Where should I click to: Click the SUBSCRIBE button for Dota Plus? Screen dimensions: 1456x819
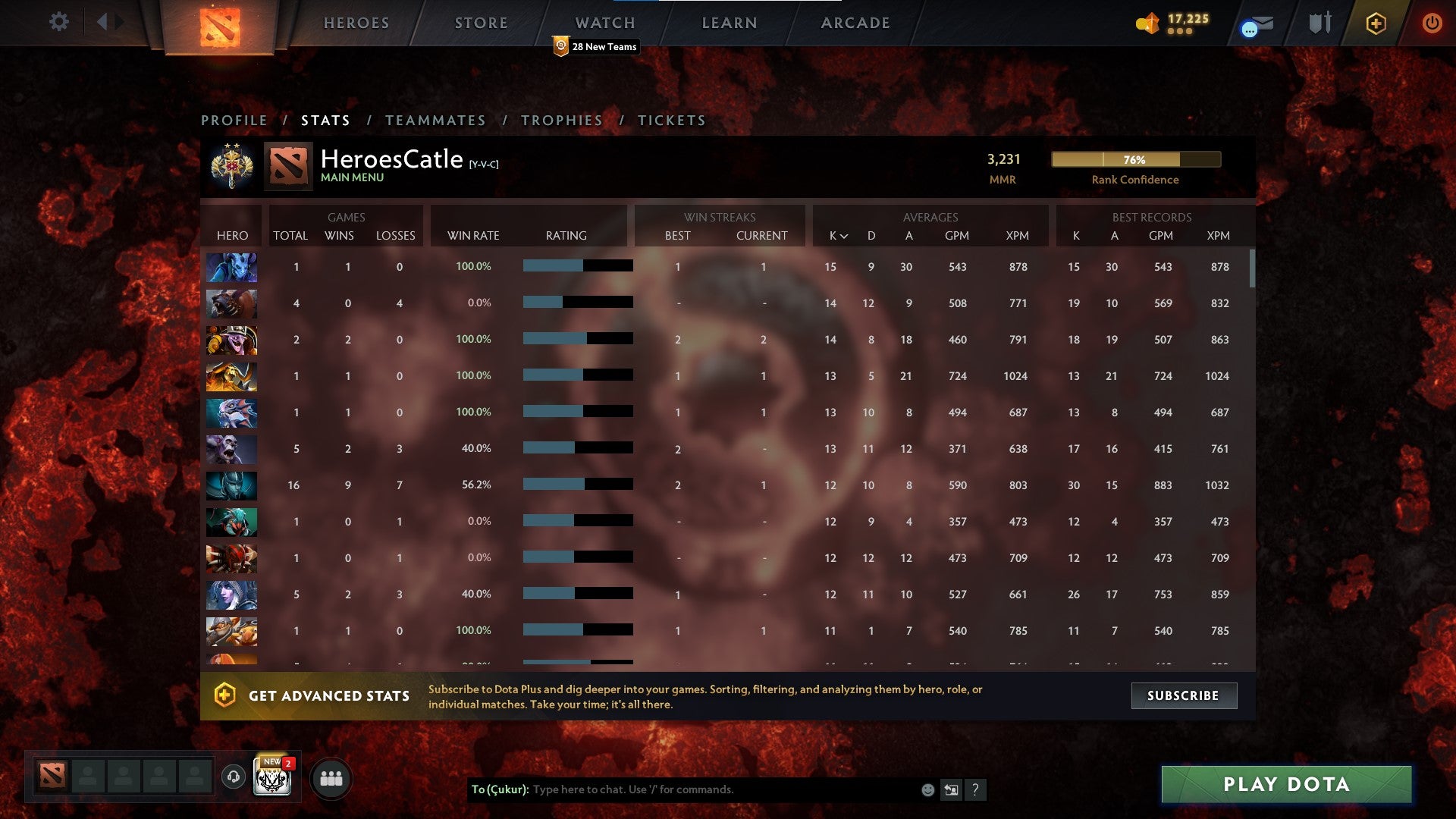pos(1184,695)
